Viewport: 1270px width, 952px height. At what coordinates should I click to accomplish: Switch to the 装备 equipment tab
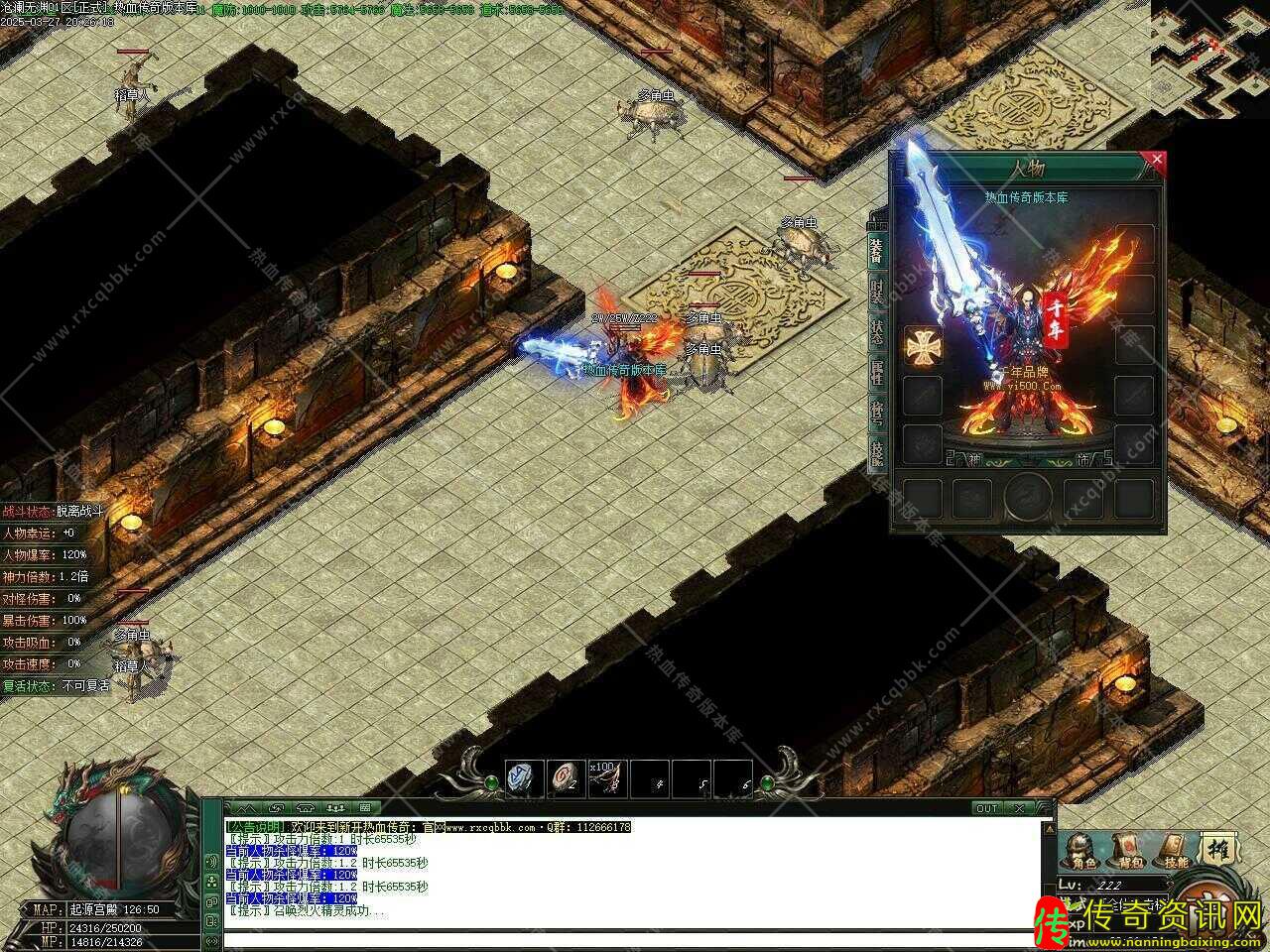pyautogui.click(x=876, y=248)
